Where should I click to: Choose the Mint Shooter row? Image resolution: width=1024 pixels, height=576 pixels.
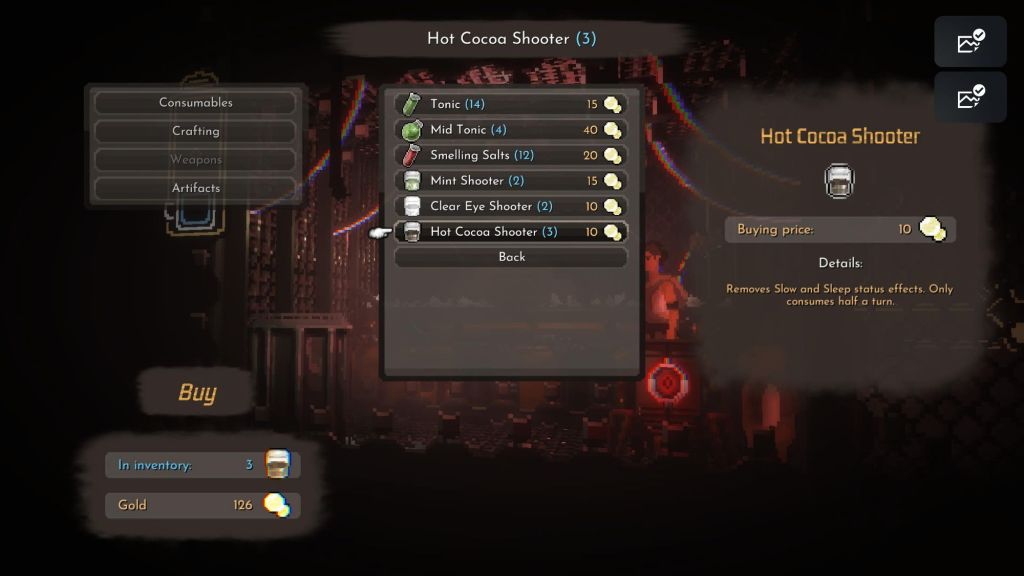pyautogui.click(x=510, y=181)
